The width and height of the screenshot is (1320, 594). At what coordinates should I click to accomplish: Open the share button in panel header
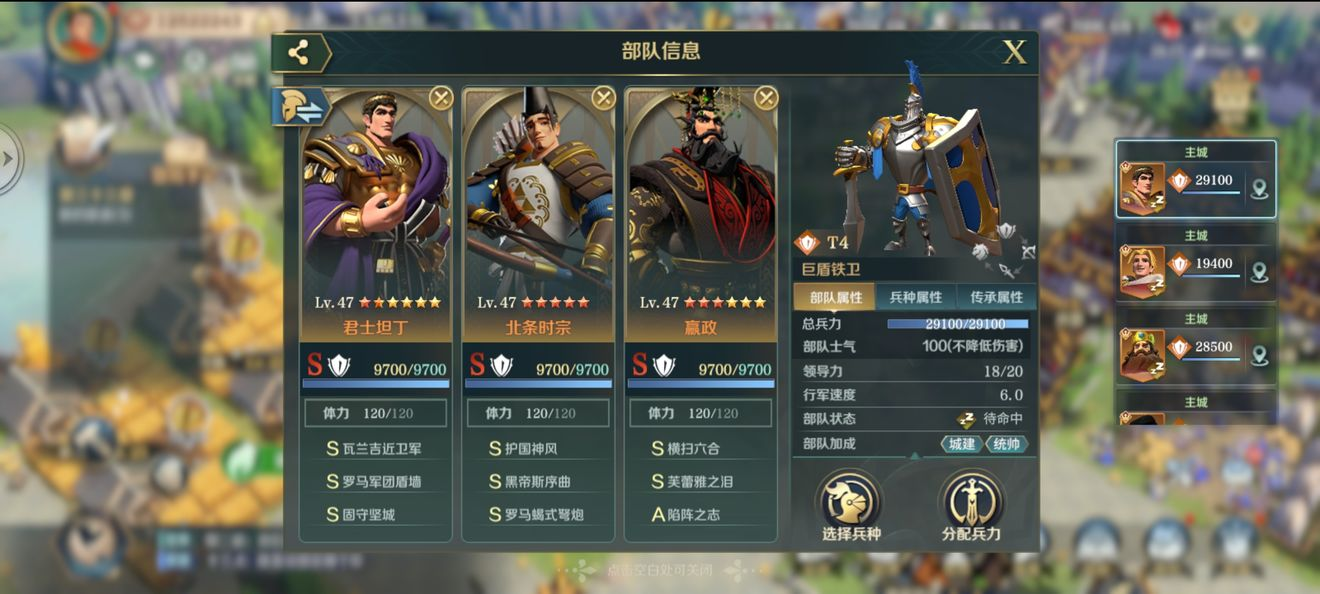point(299,53)
